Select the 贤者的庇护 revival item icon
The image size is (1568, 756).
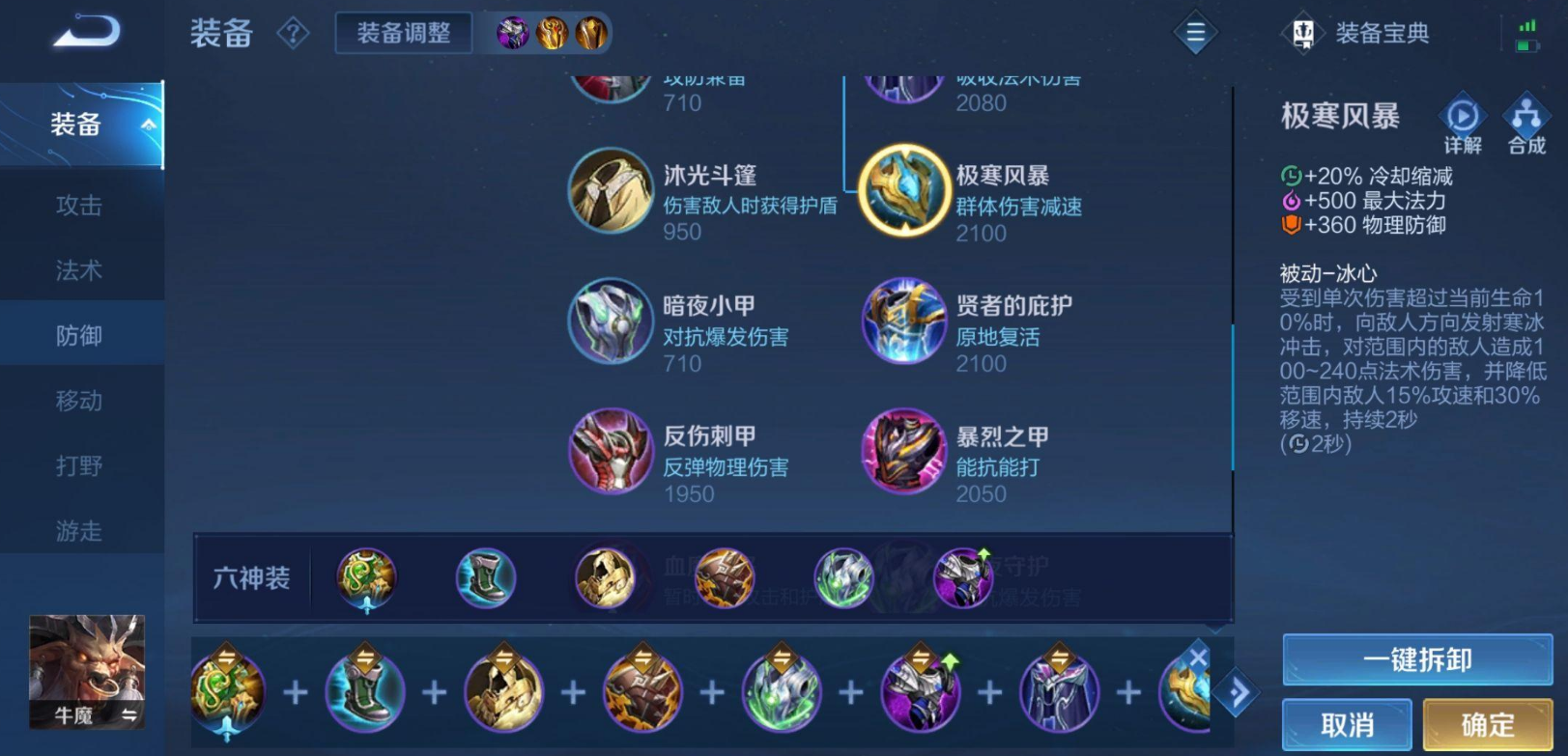coord(903,322)
